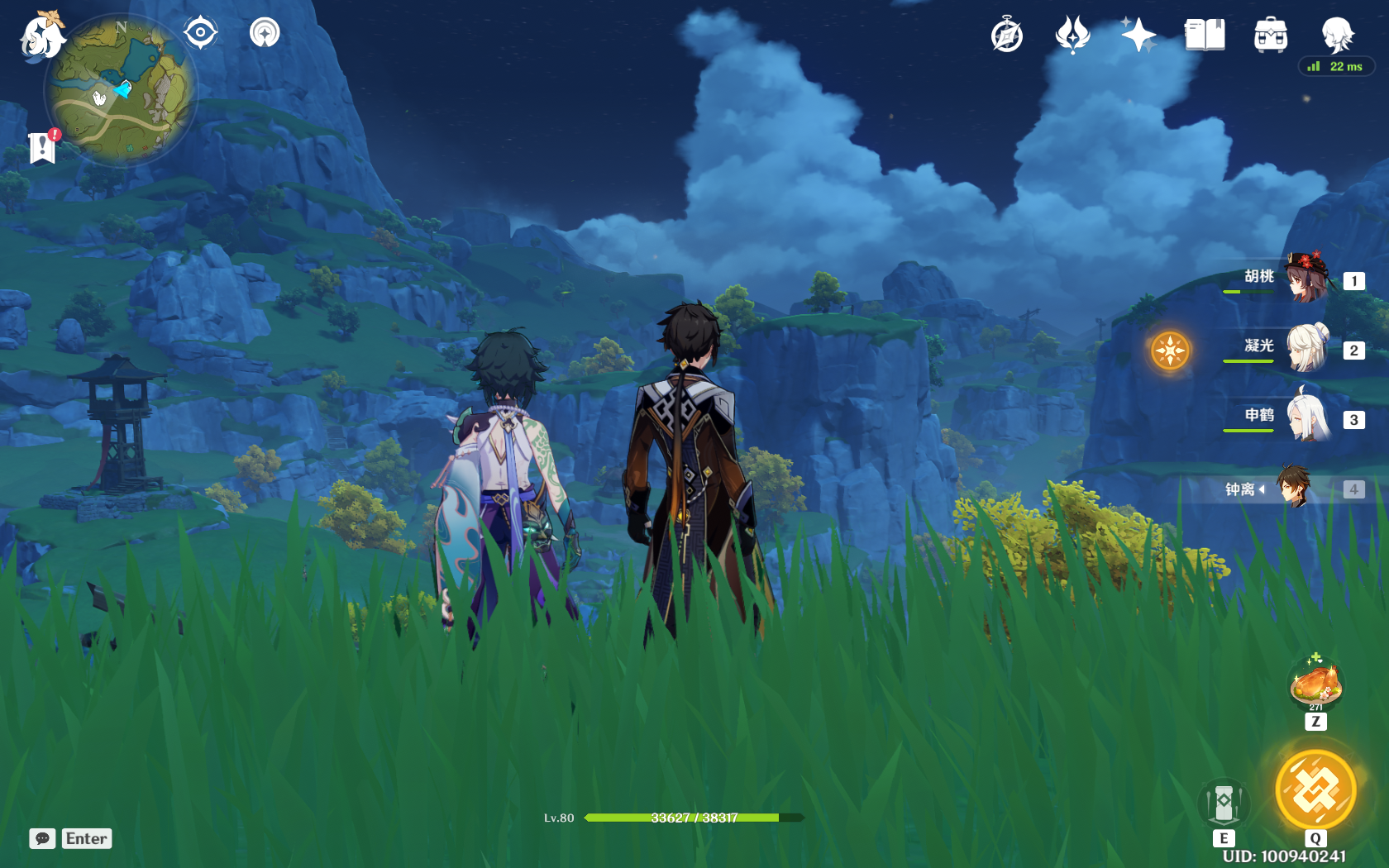1389x868 pixels.
Task: Open the compass adventure icon
Action: tap(1007, 36)
